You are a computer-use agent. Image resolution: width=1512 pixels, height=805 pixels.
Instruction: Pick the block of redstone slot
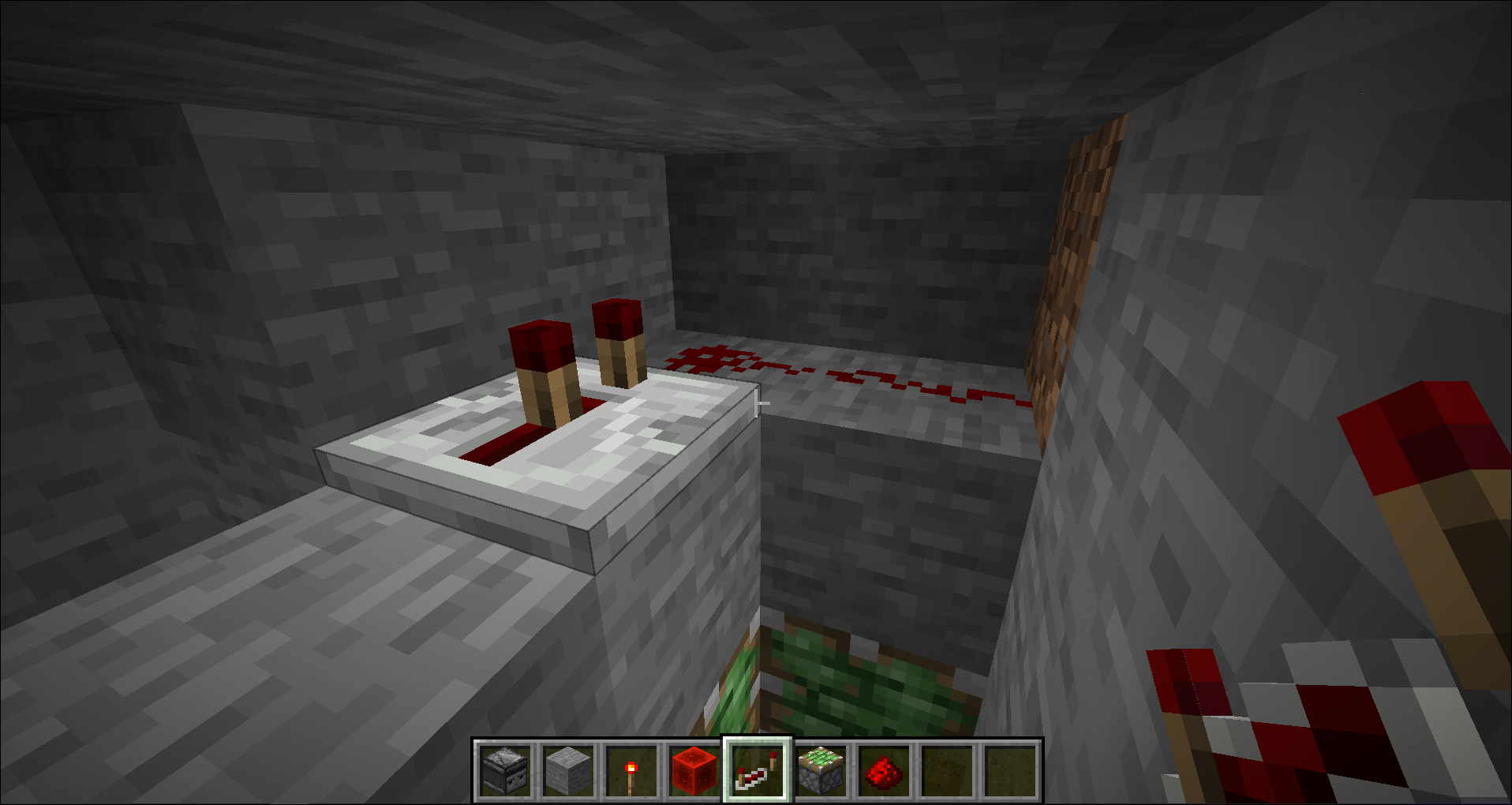694,769
